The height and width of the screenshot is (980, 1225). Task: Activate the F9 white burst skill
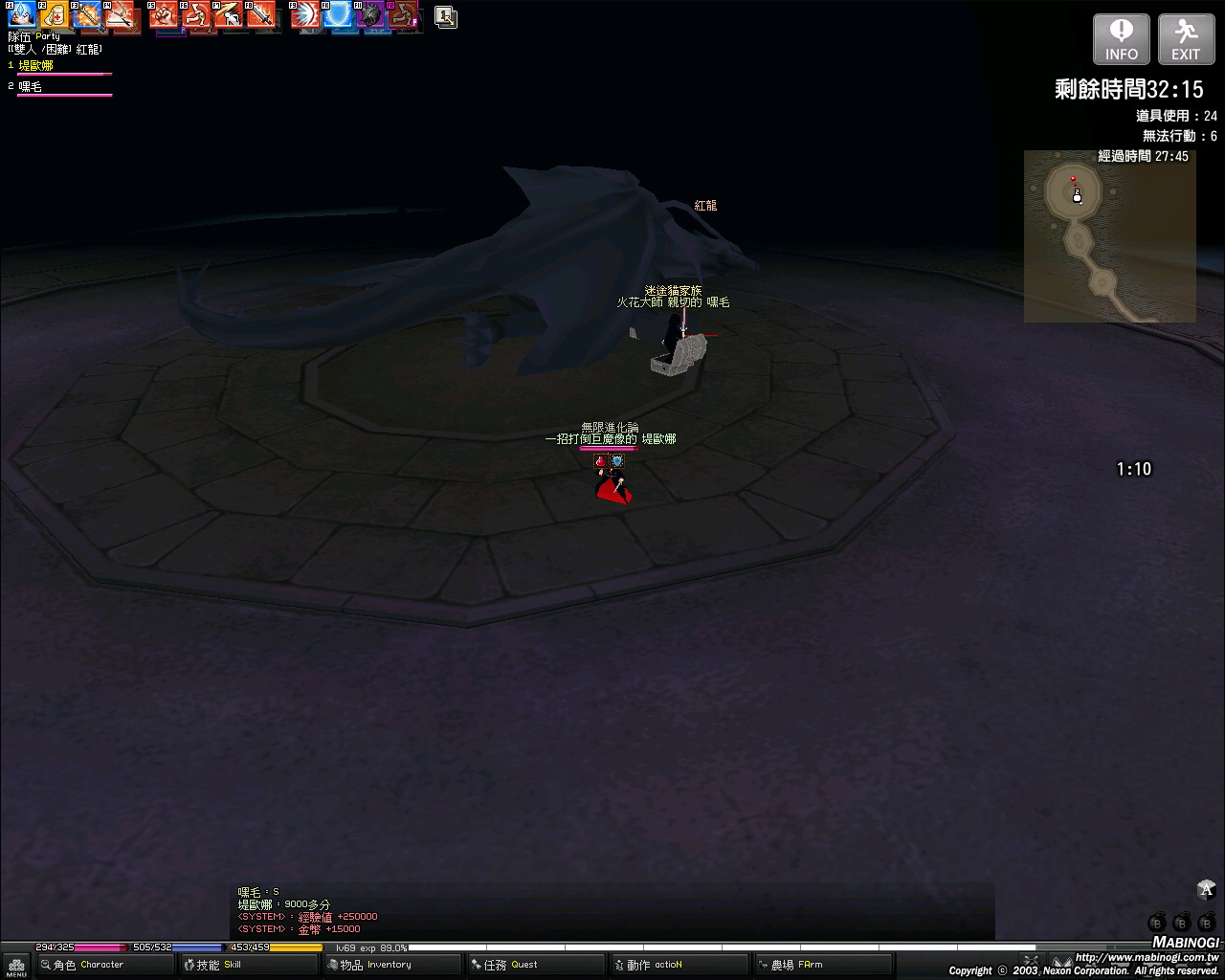click(305, 15)
